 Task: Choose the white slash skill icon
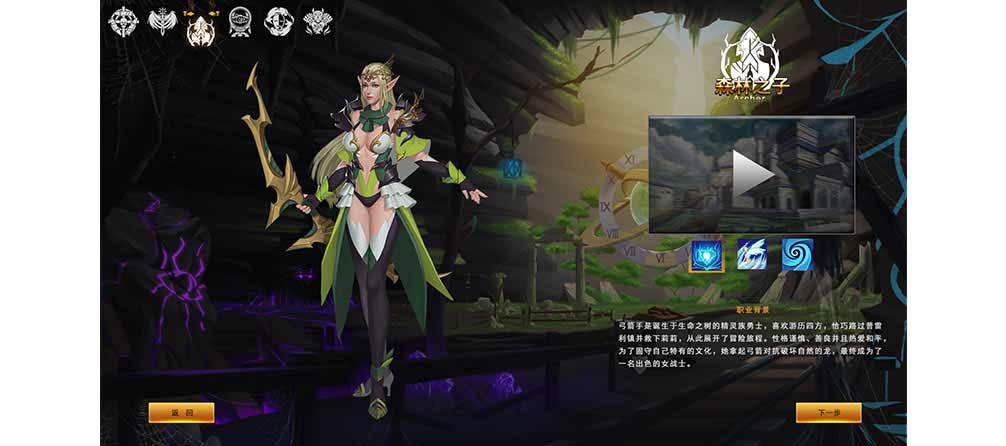751,254
